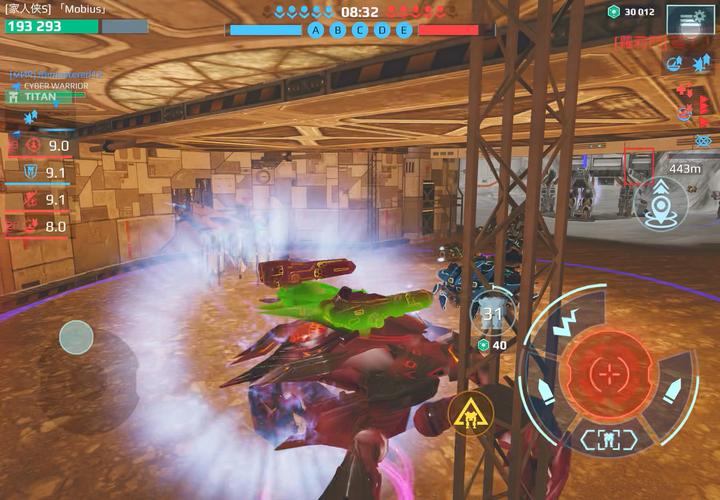720x500 pixels.
Task: Tap the robot target-lock button
Action: (x=607, y=439)
